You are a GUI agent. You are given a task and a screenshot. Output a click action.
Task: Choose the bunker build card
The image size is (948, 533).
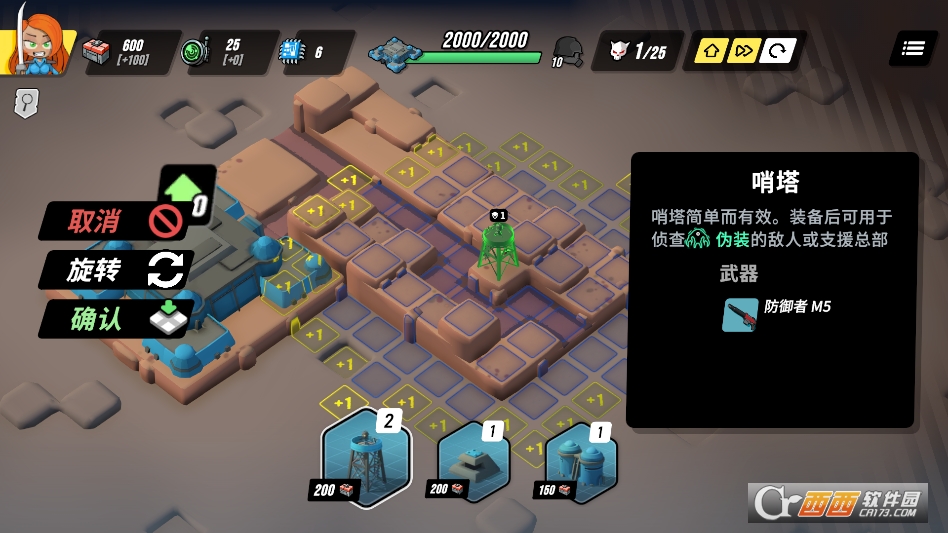pyautogui.click(x=474, y=458)
